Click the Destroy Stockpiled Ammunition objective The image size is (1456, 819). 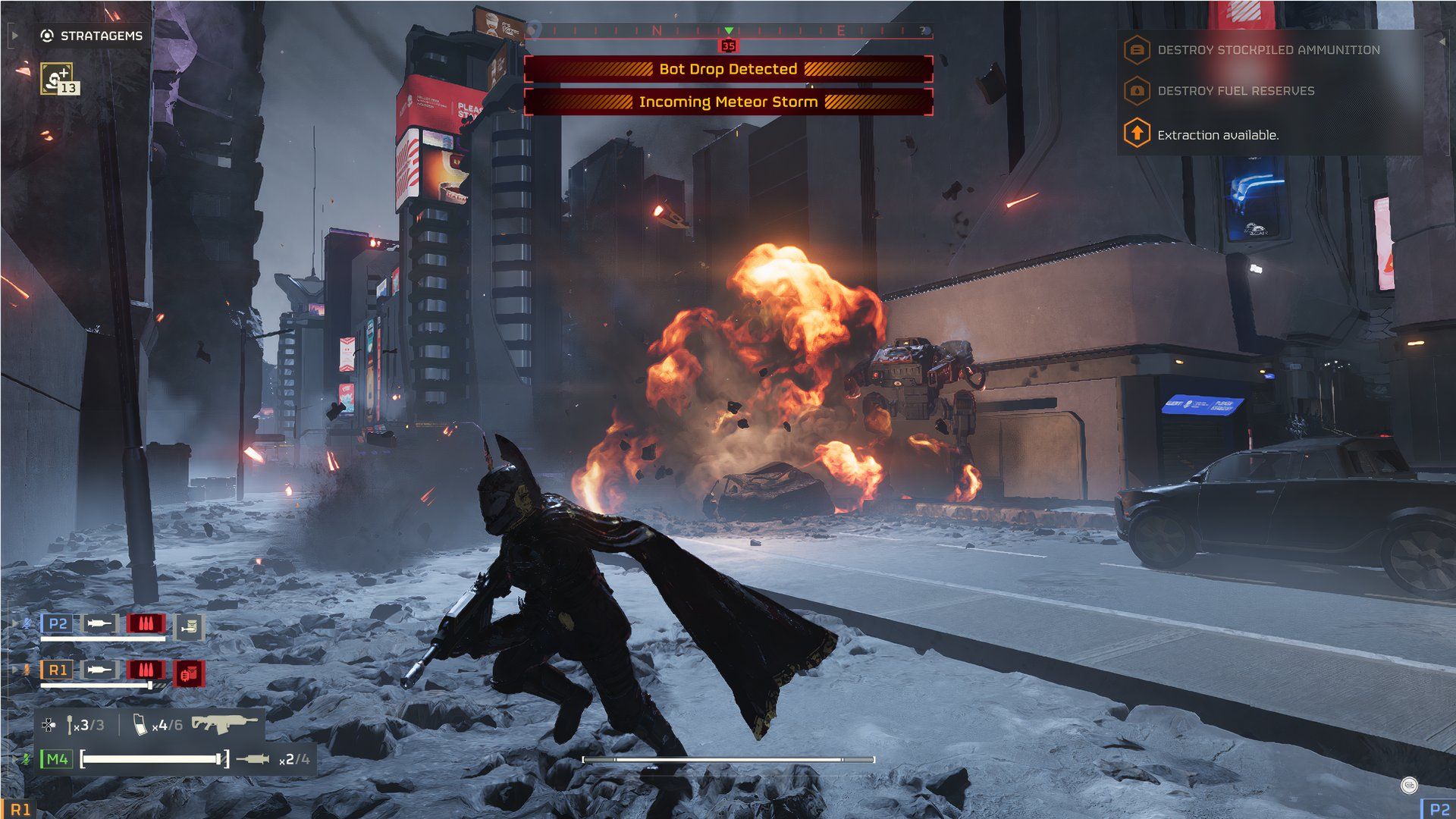(x=1268, y=50)
